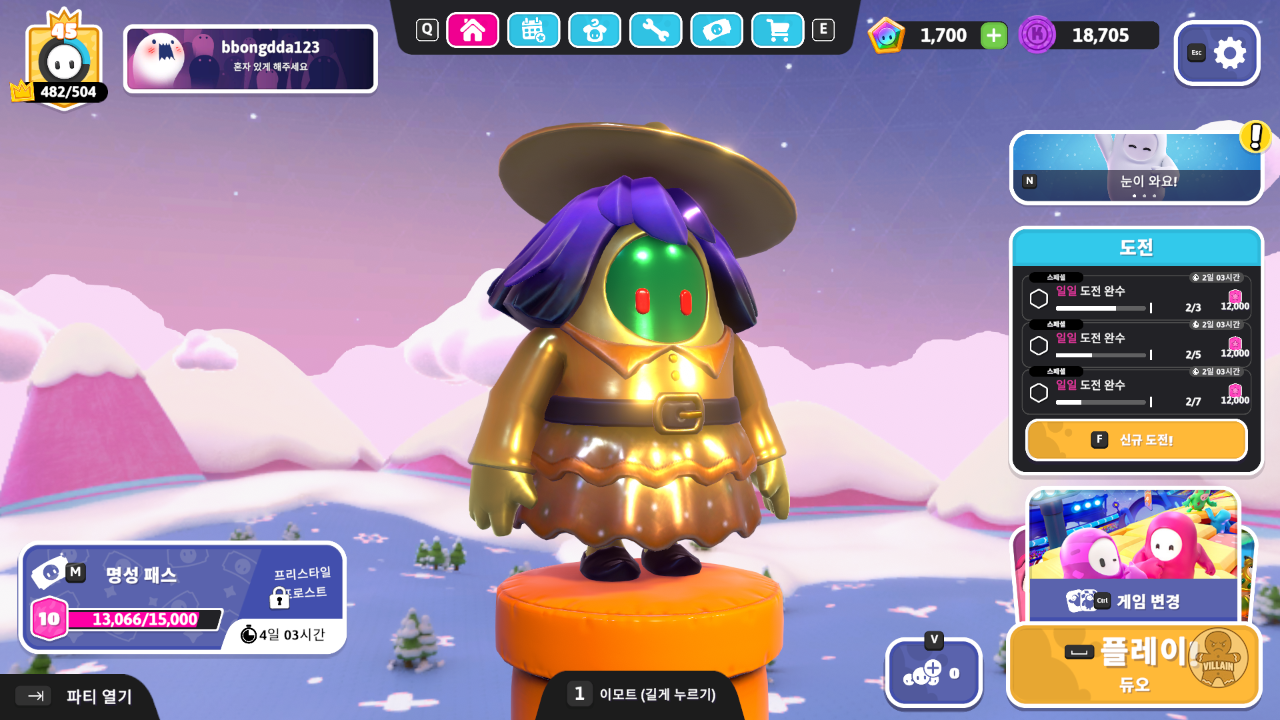
Task: Click the 신규 도전! button
Action: click(1136, 440)
